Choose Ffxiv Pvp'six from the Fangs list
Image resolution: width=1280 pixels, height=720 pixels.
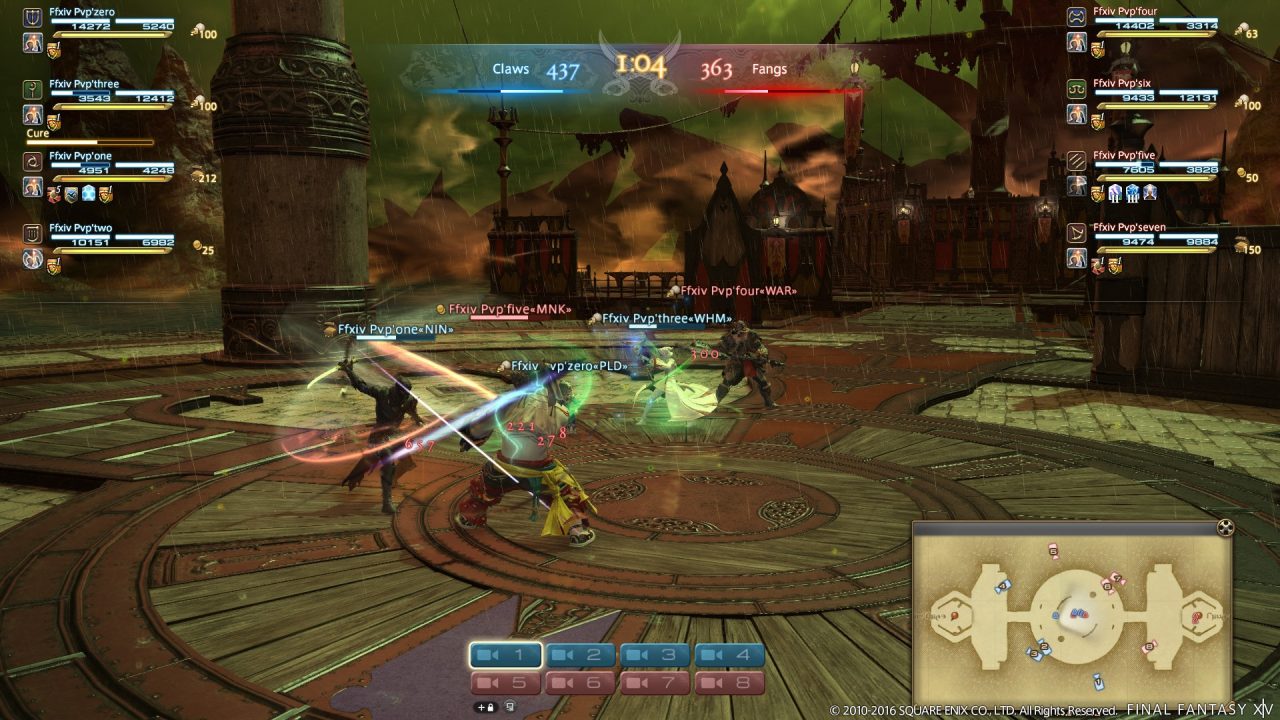pyautogui.click(x=1123, y=84)
